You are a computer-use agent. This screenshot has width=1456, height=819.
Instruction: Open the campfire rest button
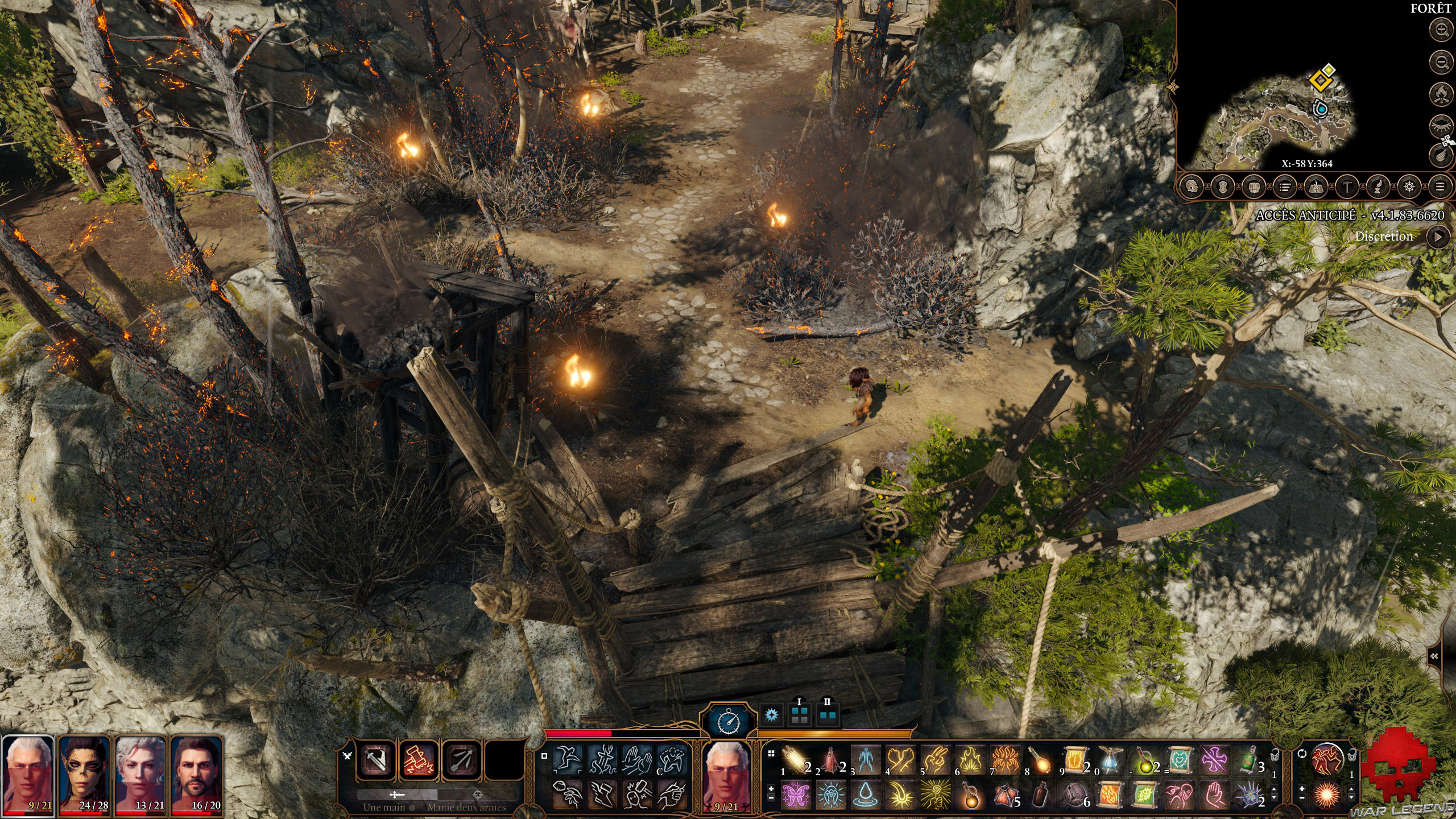click(x=1442, y=93)
